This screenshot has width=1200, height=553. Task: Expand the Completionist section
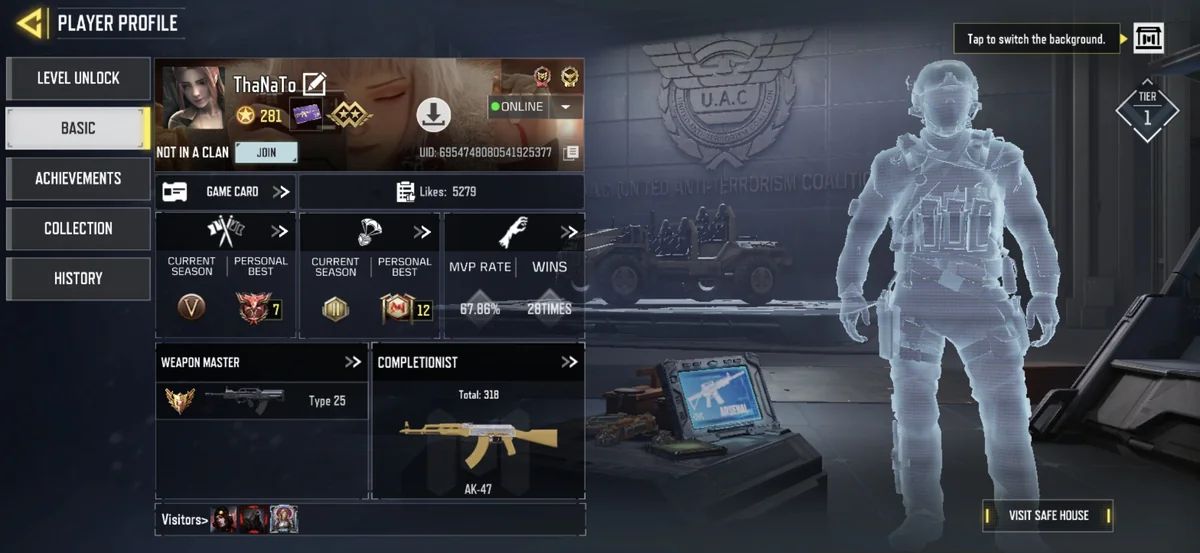(569, 362)
